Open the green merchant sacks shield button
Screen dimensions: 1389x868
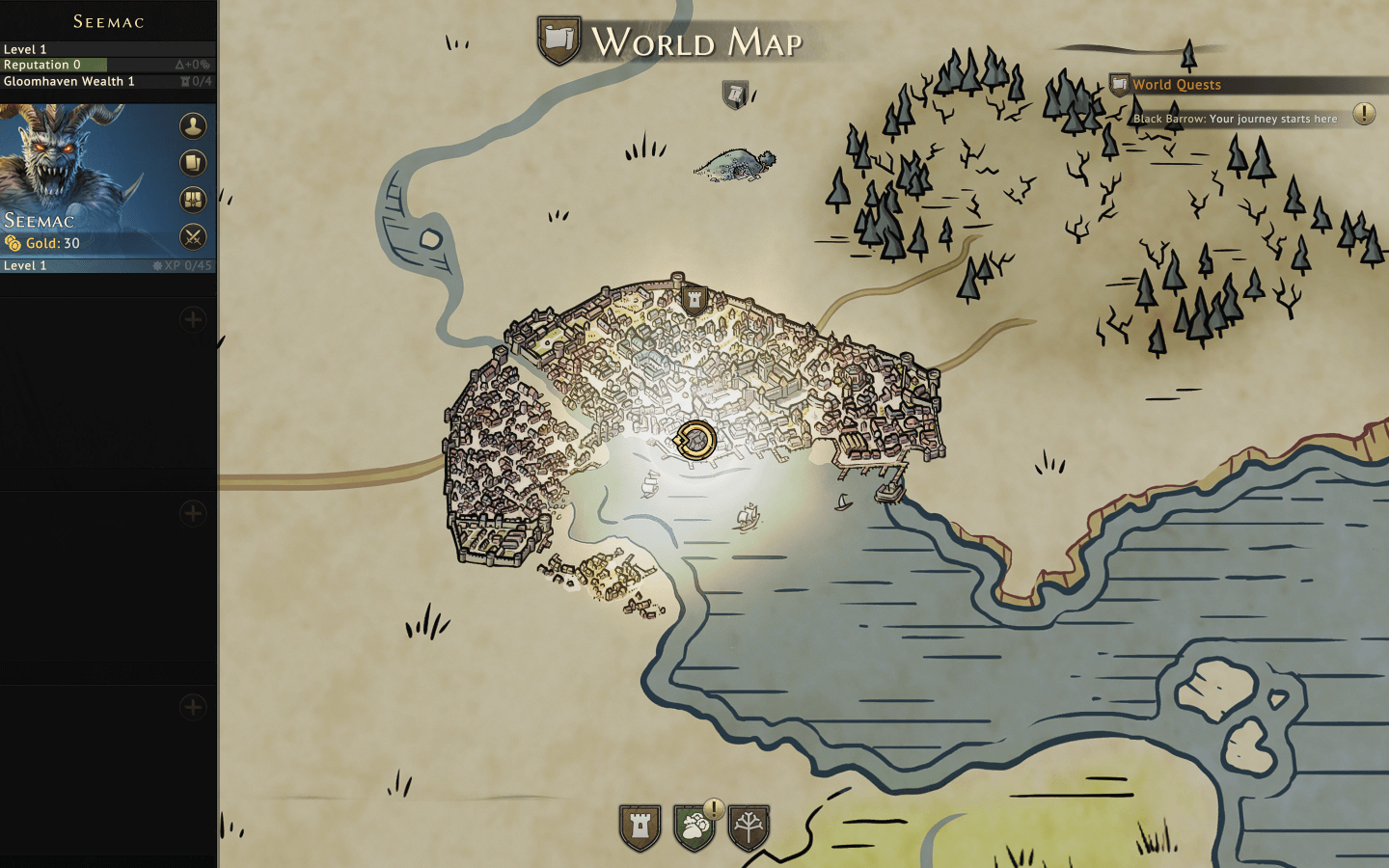coord(694,827)
